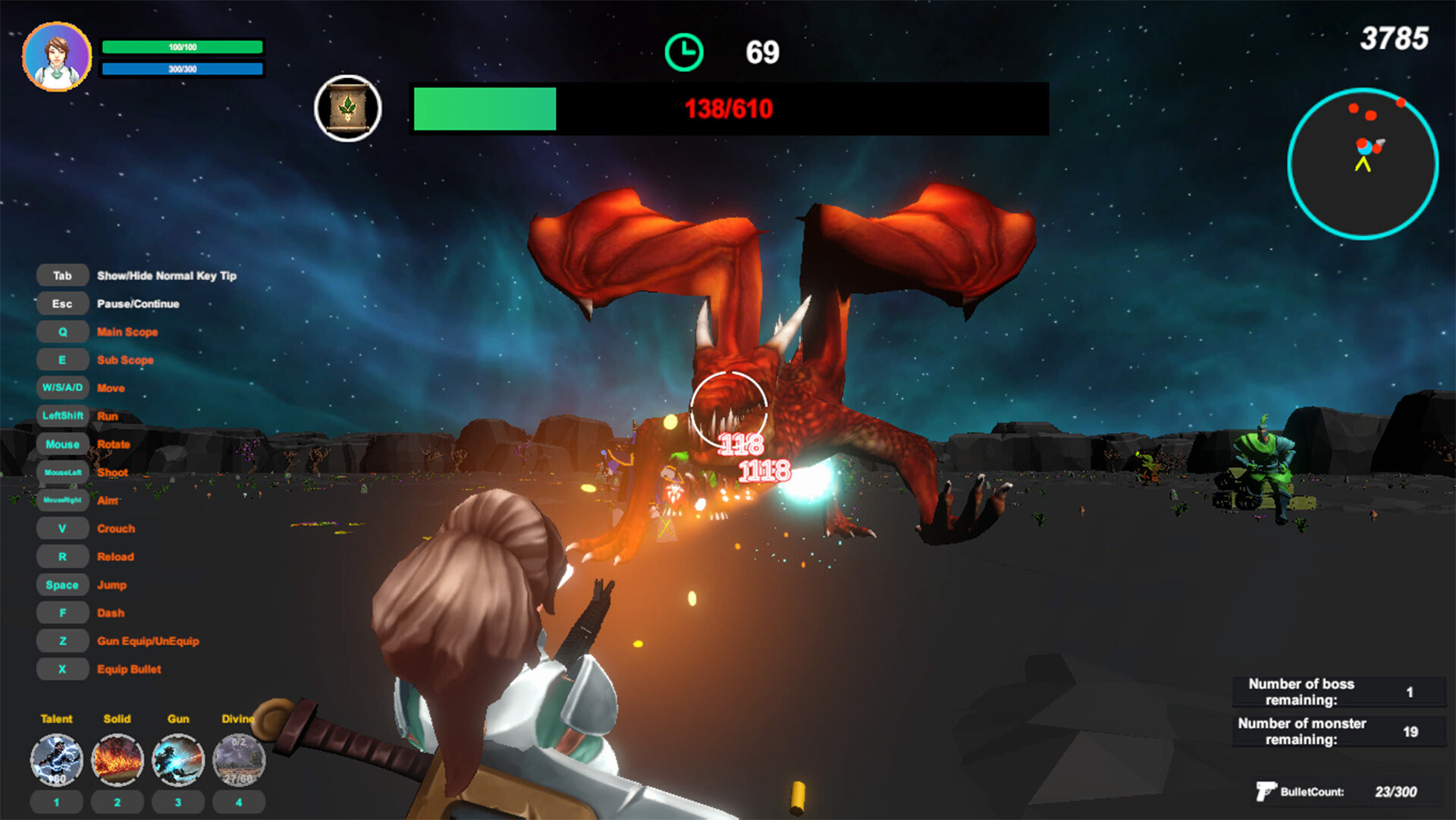Open the Reload binding labeled R
This screenshot has height=820, width=1456.
[x=62, y=556]
